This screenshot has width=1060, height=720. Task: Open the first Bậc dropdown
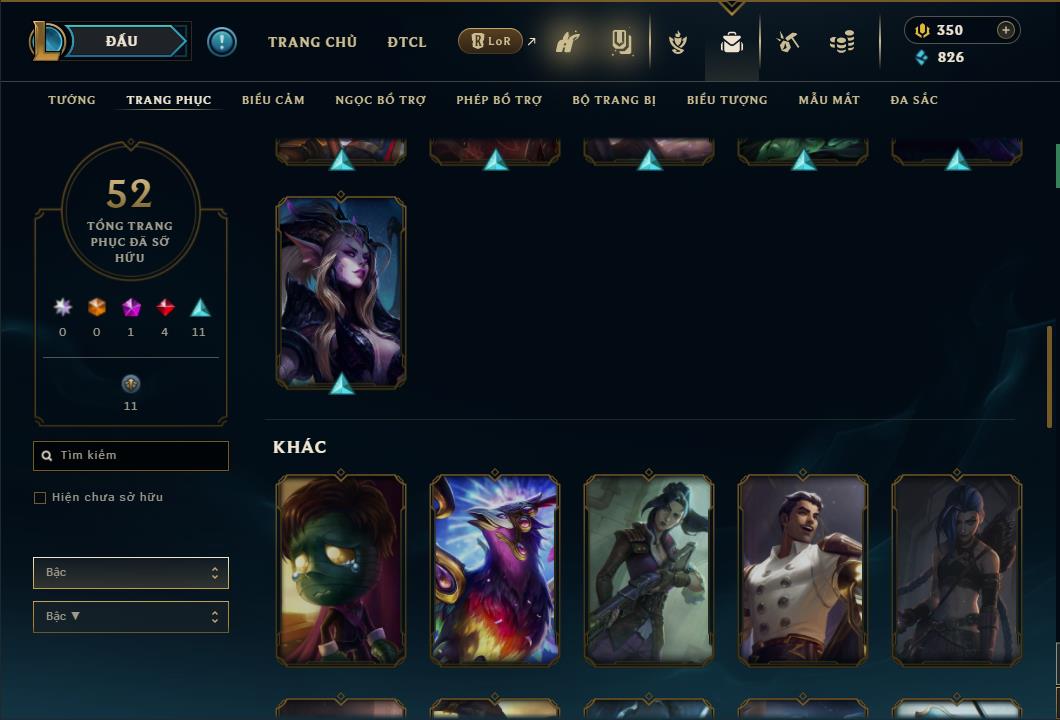point(131,573)
